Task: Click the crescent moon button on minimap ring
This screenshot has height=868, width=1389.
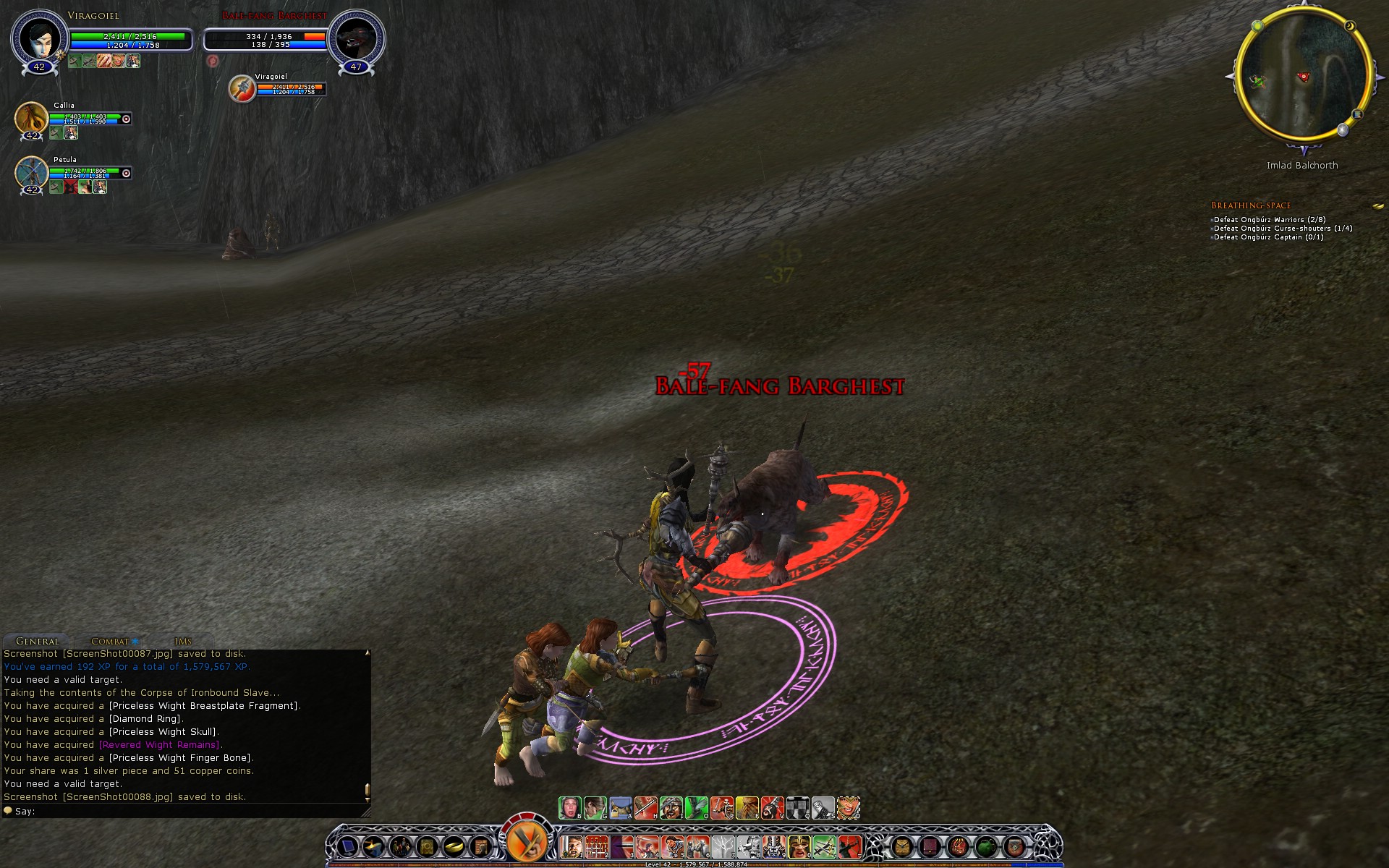Action: coord(1350,27)
